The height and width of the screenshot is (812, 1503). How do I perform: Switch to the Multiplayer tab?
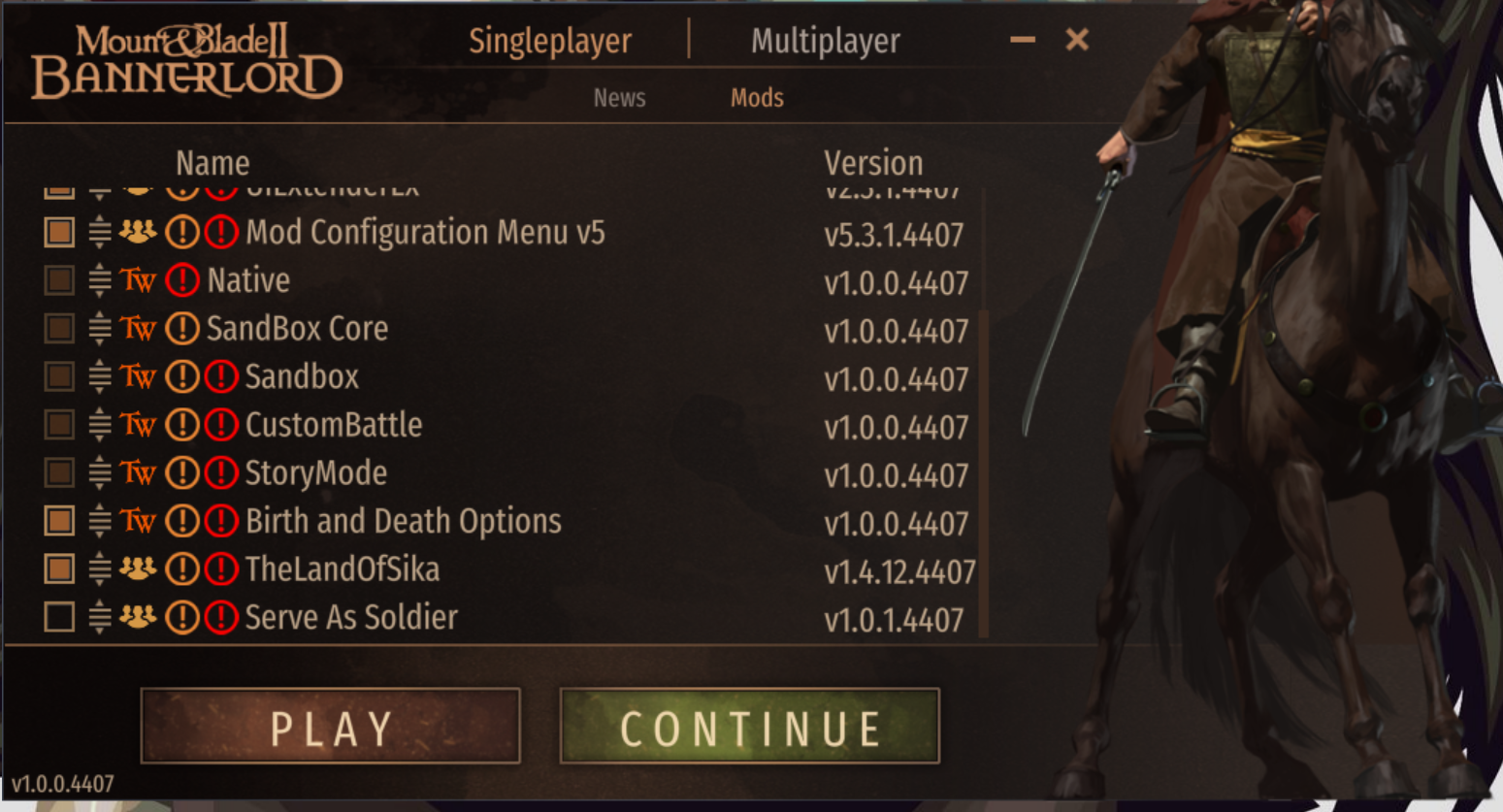point(825,41)
